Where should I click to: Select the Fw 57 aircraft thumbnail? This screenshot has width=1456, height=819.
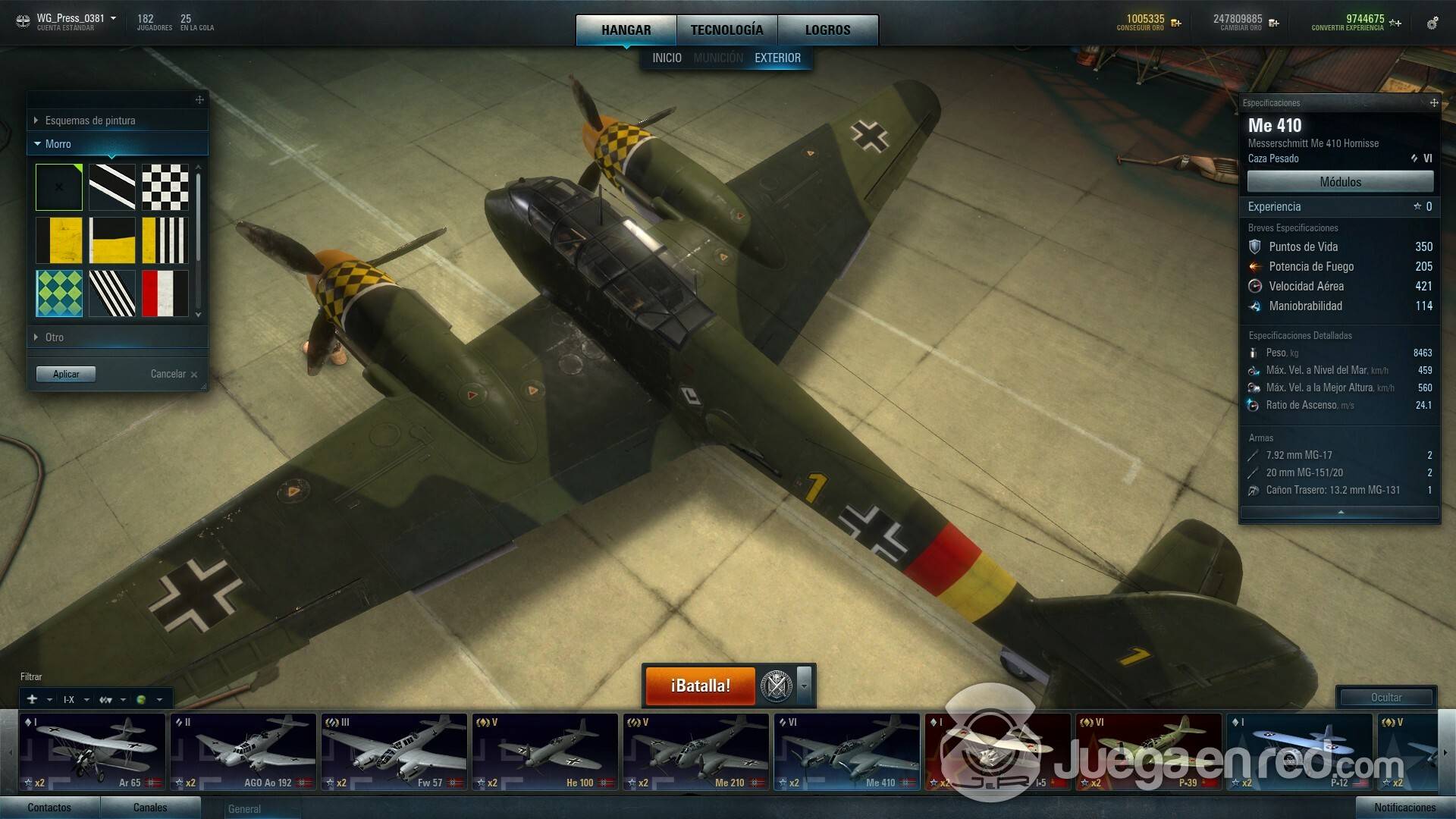tap(394, 752)
